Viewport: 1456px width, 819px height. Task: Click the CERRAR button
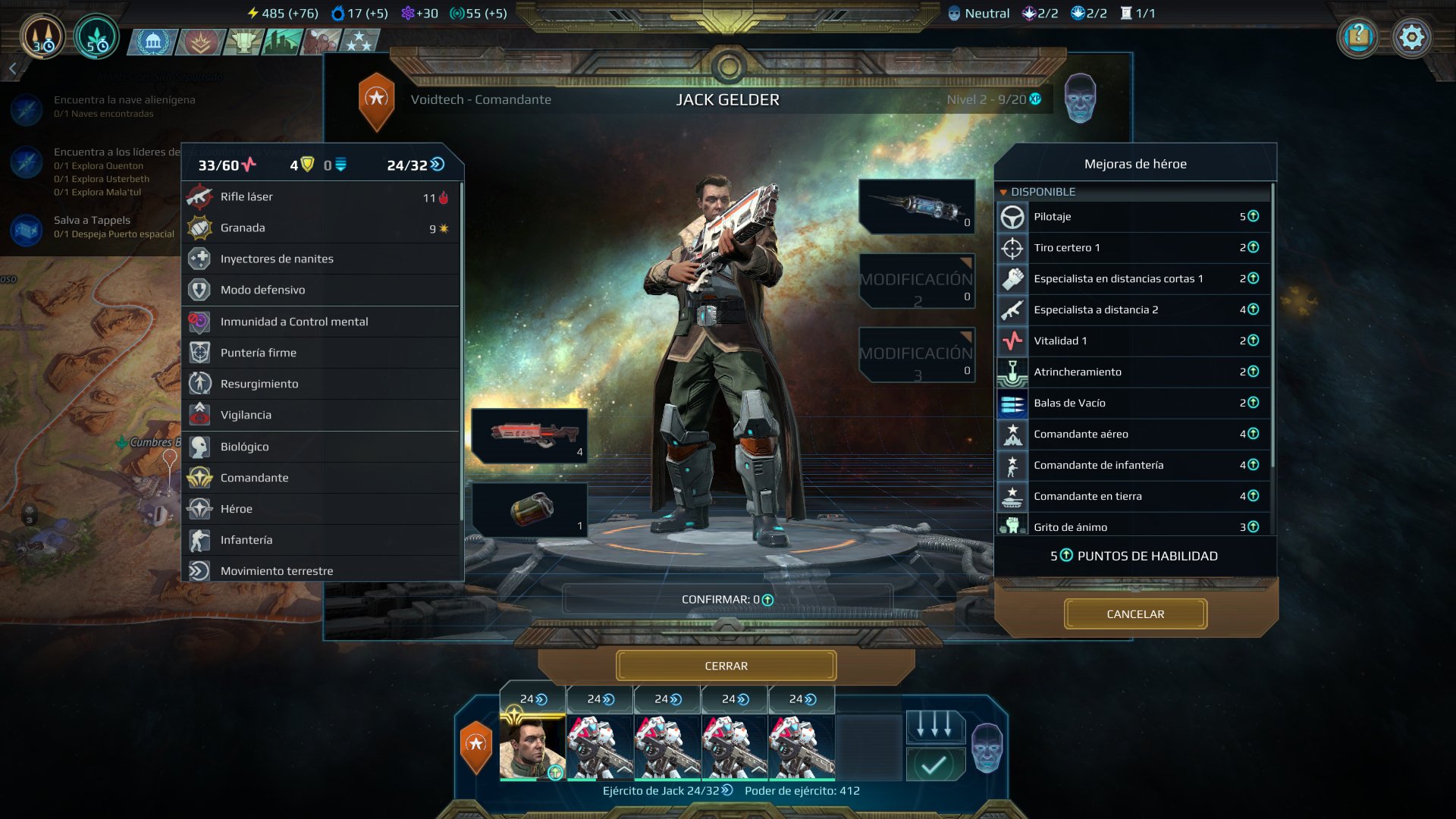pyautogui.click(x=727, y=665)
